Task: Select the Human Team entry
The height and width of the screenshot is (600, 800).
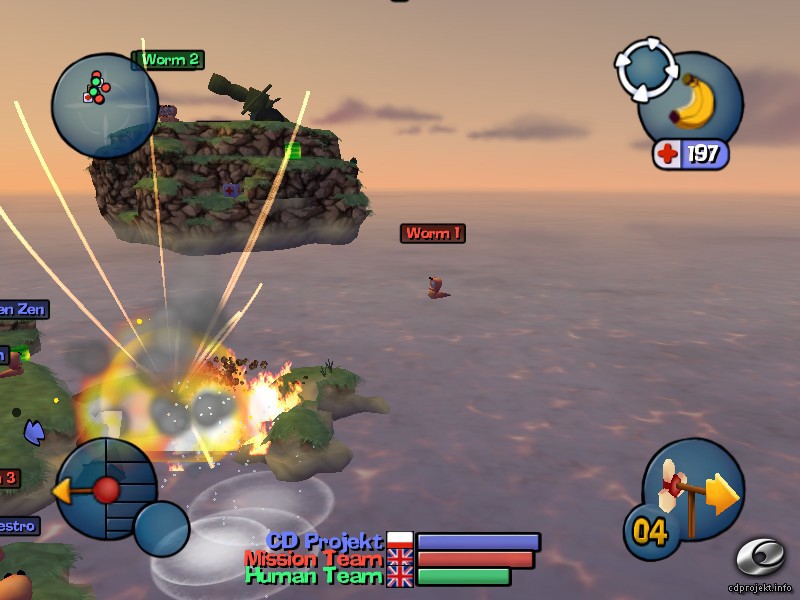Action: pyautogui.click(x=314, y=576)
